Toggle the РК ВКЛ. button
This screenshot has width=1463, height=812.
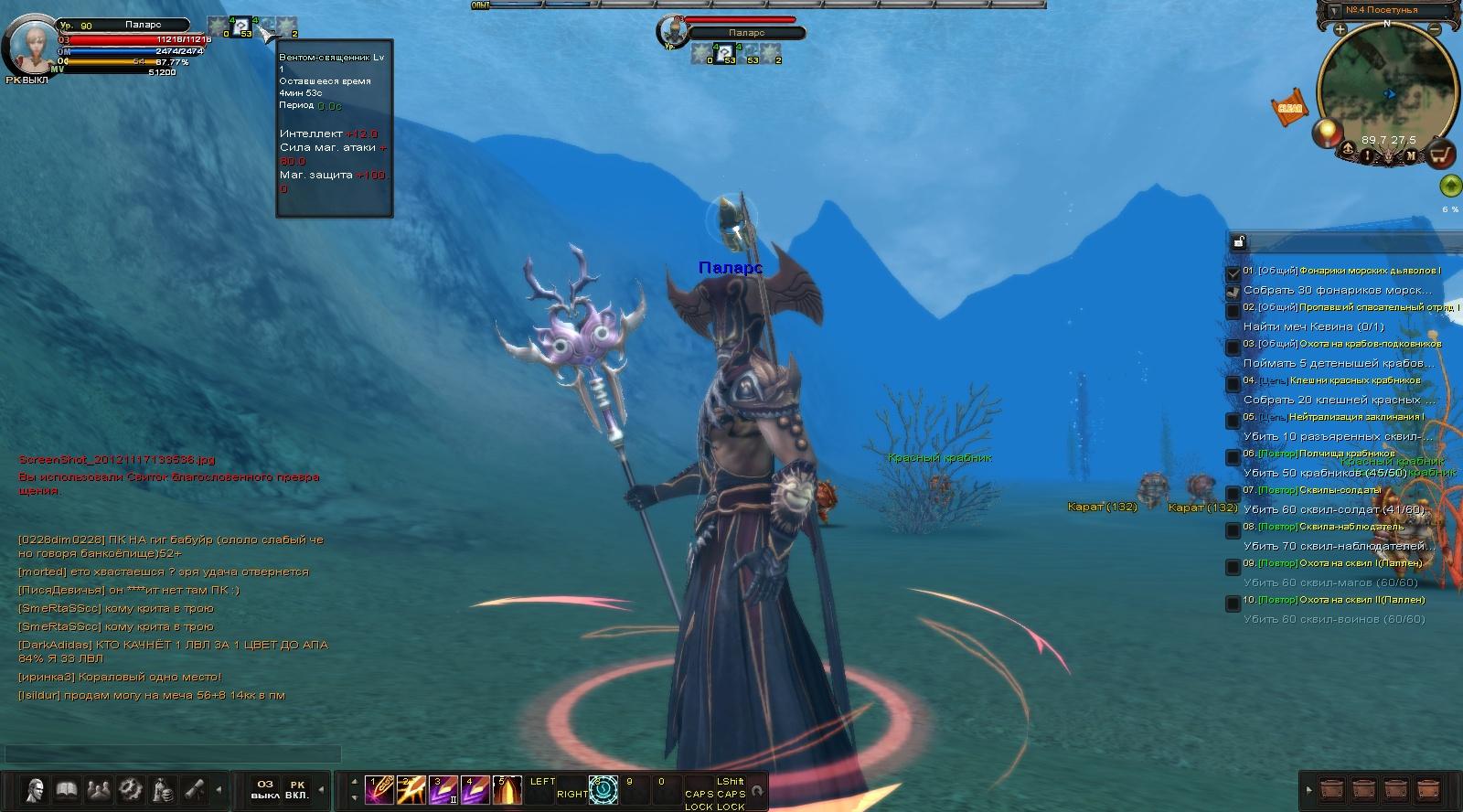pos(297,789)
